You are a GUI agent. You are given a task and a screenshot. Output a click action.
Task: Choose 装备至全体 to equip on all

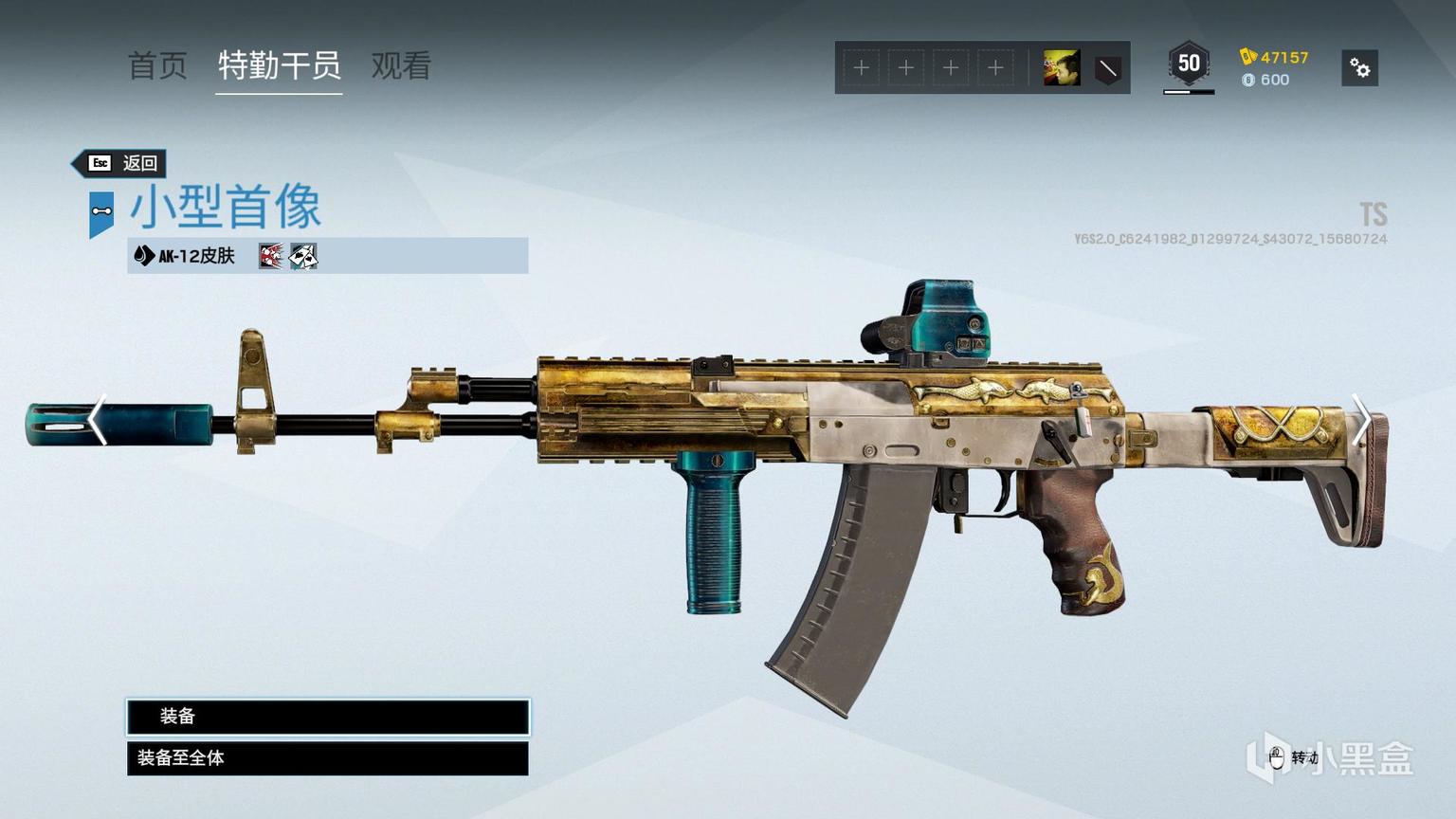pos(328,758)
